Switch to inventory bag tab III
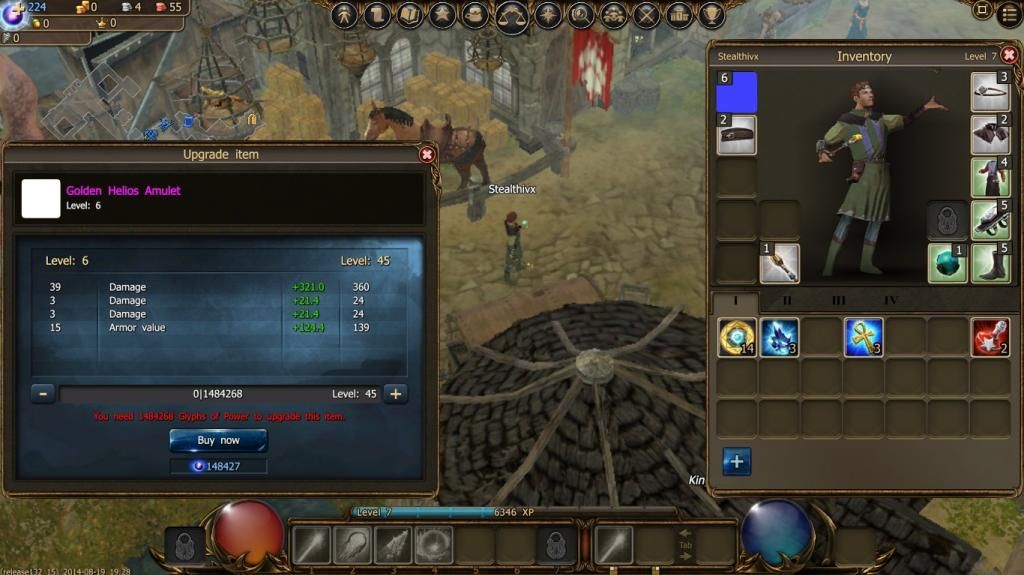Viewport: 1024px width, 575px height. click(838, 300)
